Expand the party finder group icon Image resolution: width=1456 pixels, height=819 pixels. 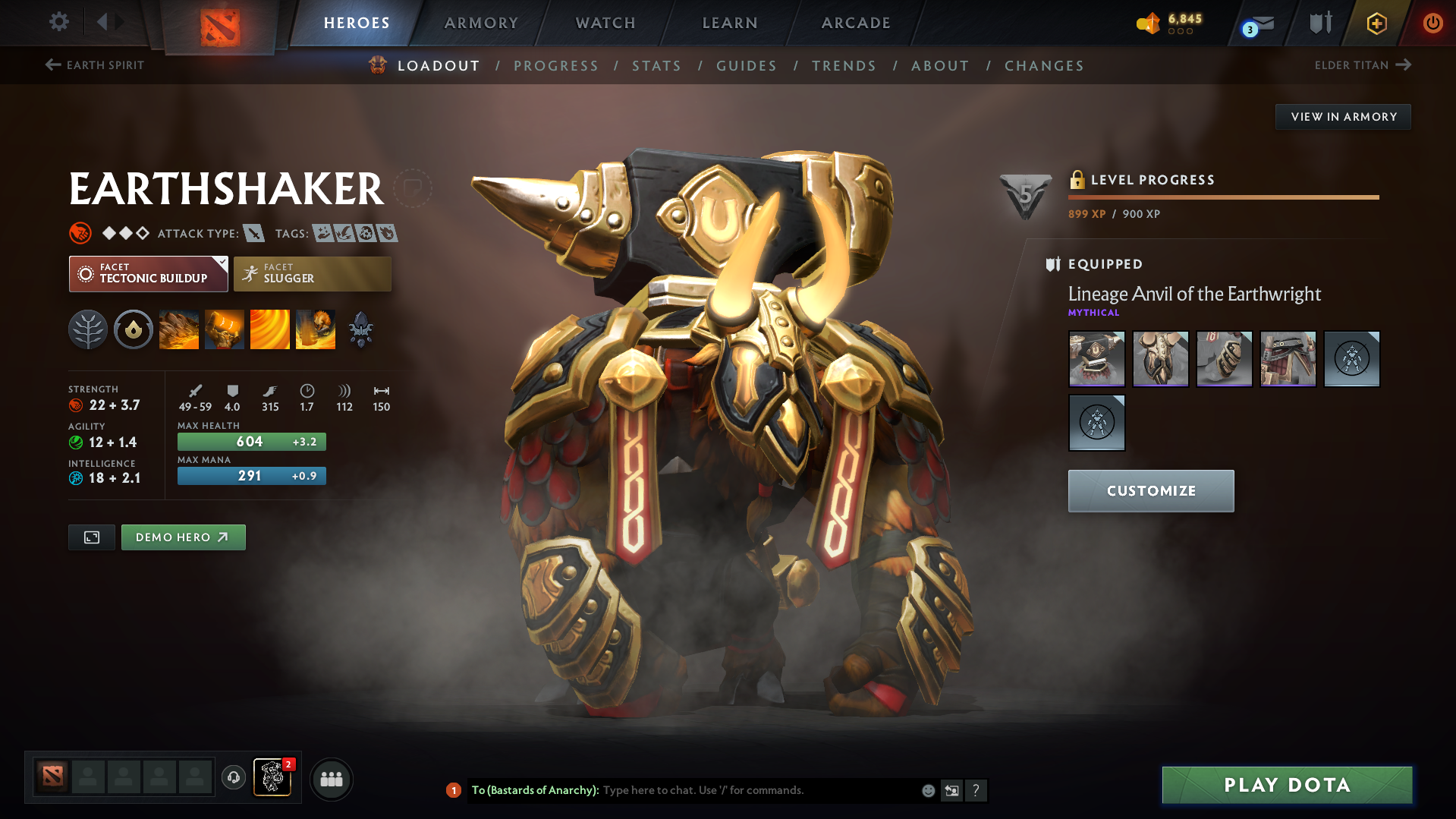click(x=332, y=779)
